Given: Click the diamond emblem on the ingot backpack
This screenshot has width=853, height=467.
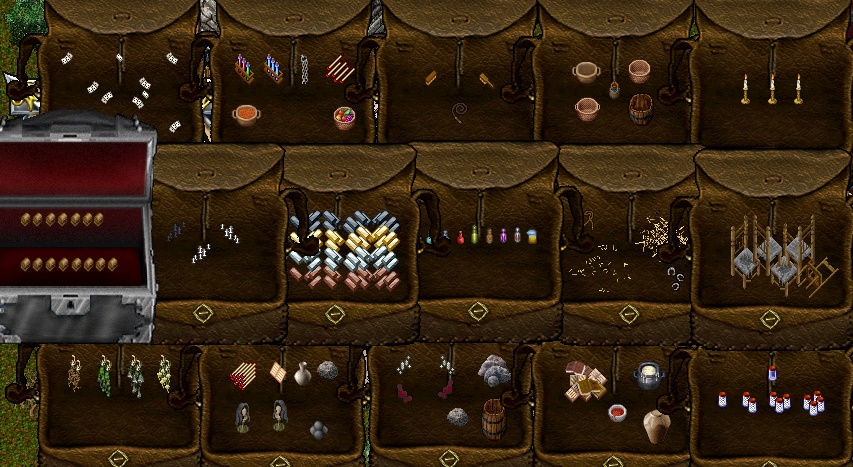Looking at the screenshot, I should pos(335,314).
